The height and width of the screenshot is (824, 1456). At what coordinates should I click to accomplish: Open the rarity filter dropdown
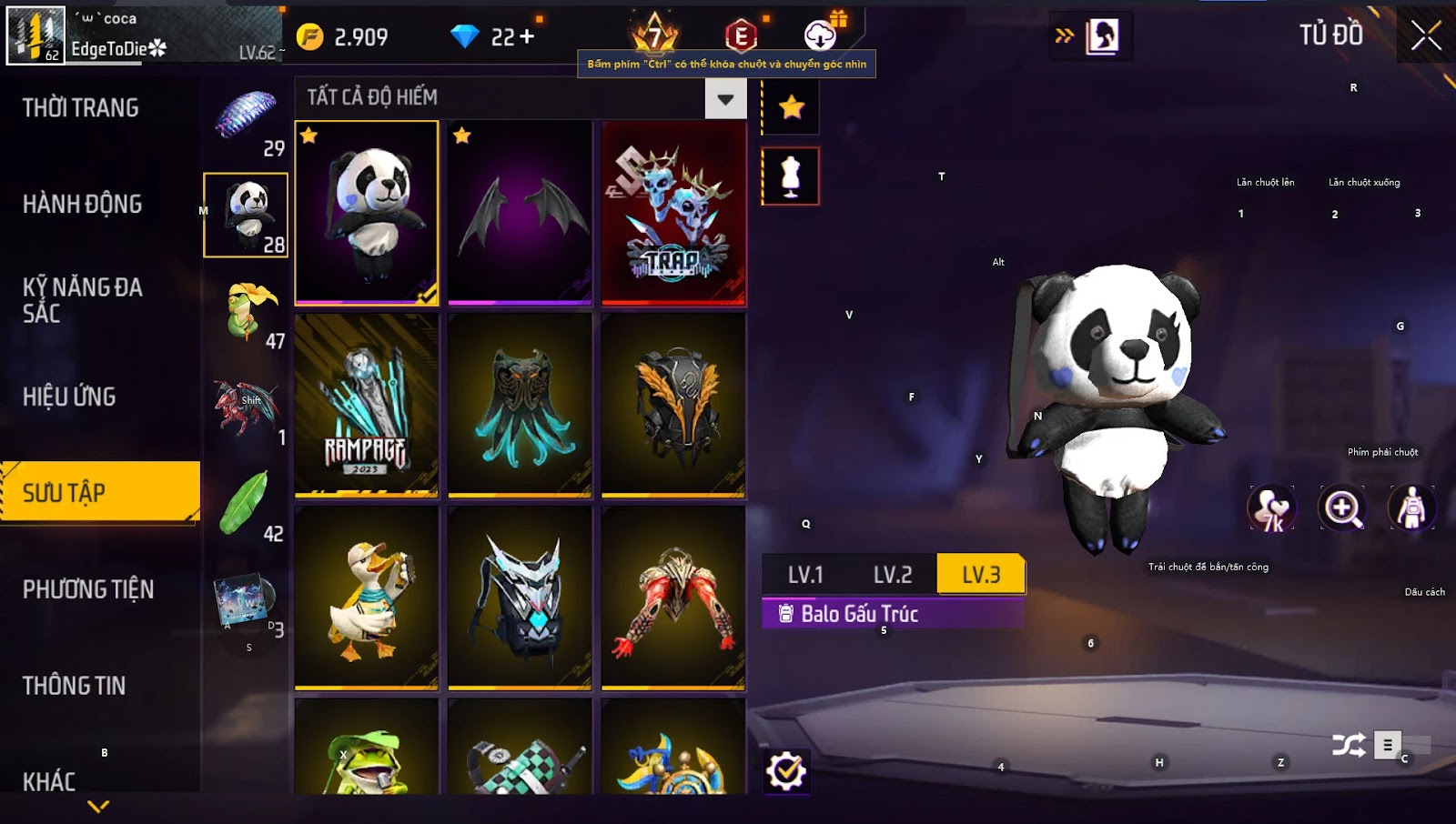pos(725,98)
